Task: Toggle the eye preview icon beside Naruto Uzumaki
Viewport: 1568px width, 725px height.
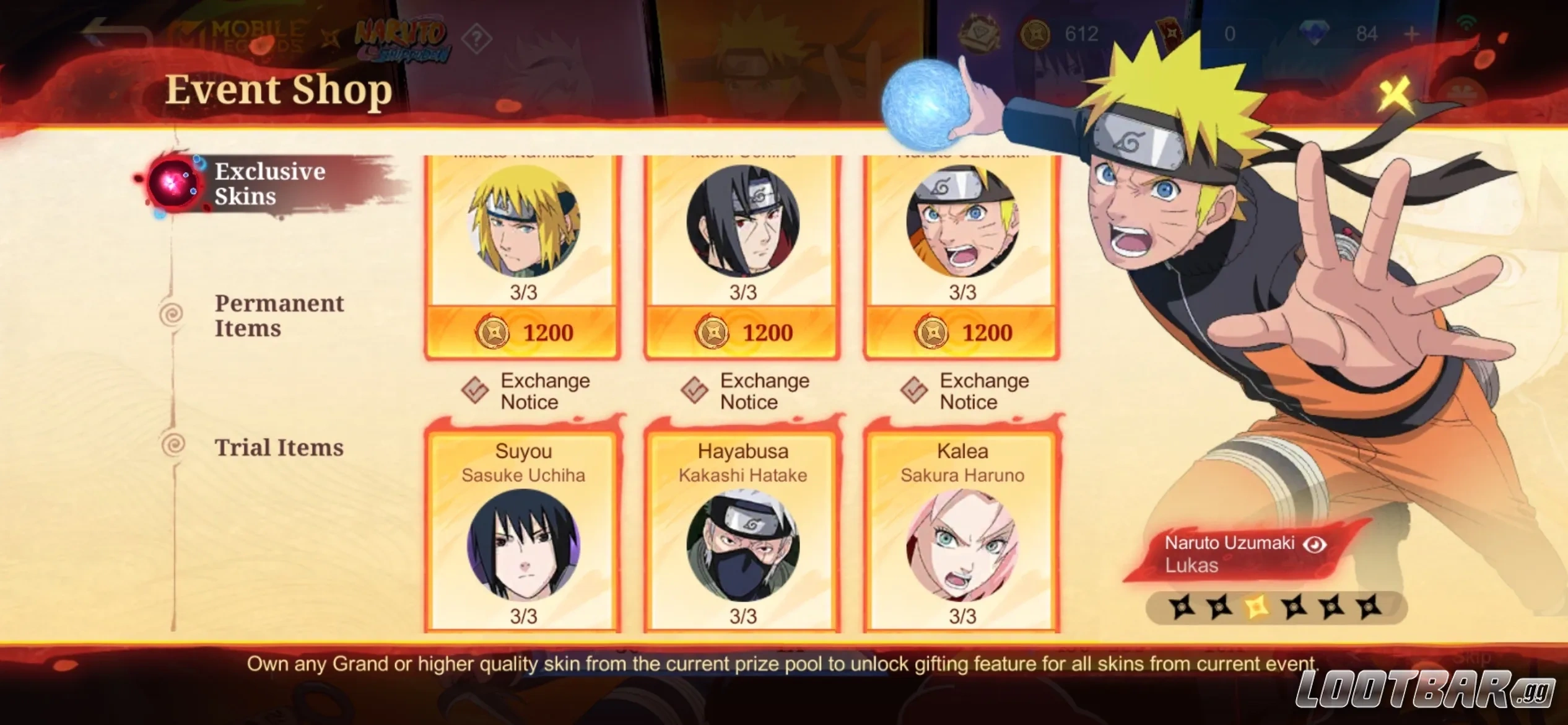Action: (1315, 544)
